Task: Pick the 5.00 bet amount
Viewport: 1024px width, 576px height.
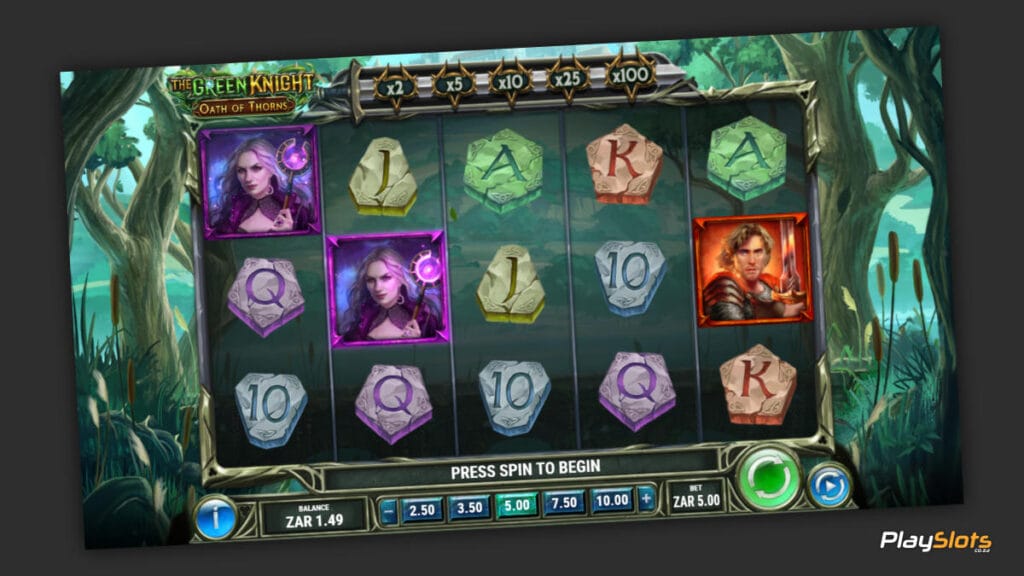Action: click(x=515, y=504)
